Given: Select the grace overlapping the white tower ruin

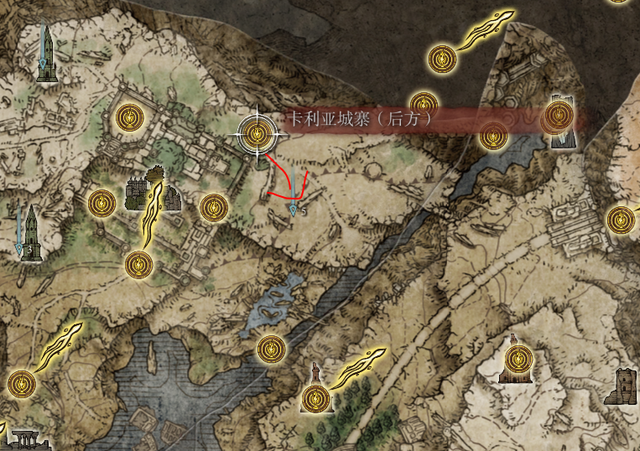Looking at the screenshot, I should [556, 119].
